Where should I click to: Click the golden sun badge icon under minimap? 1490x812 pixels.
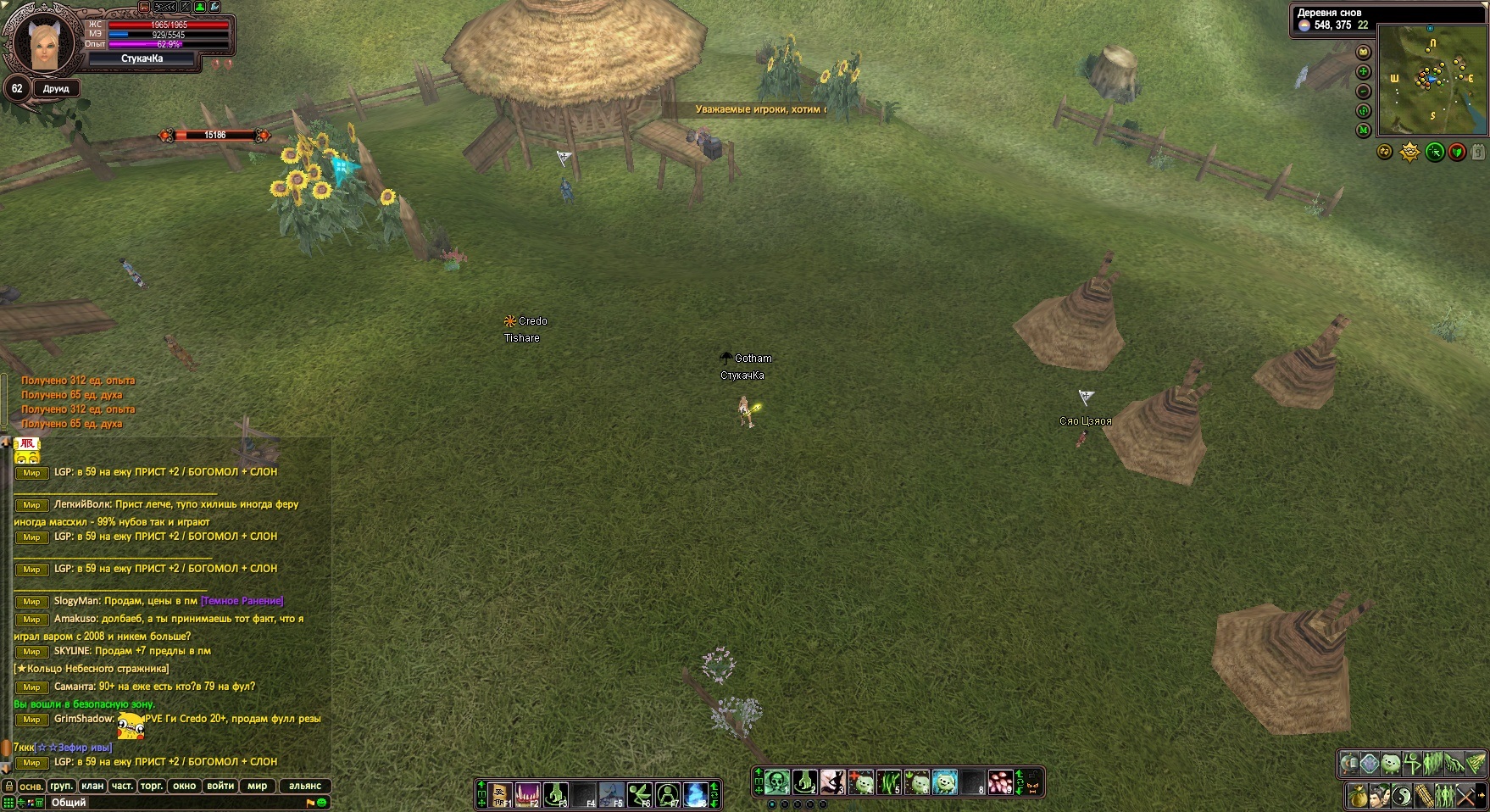pyautogui.click(x=1409, y=153)
